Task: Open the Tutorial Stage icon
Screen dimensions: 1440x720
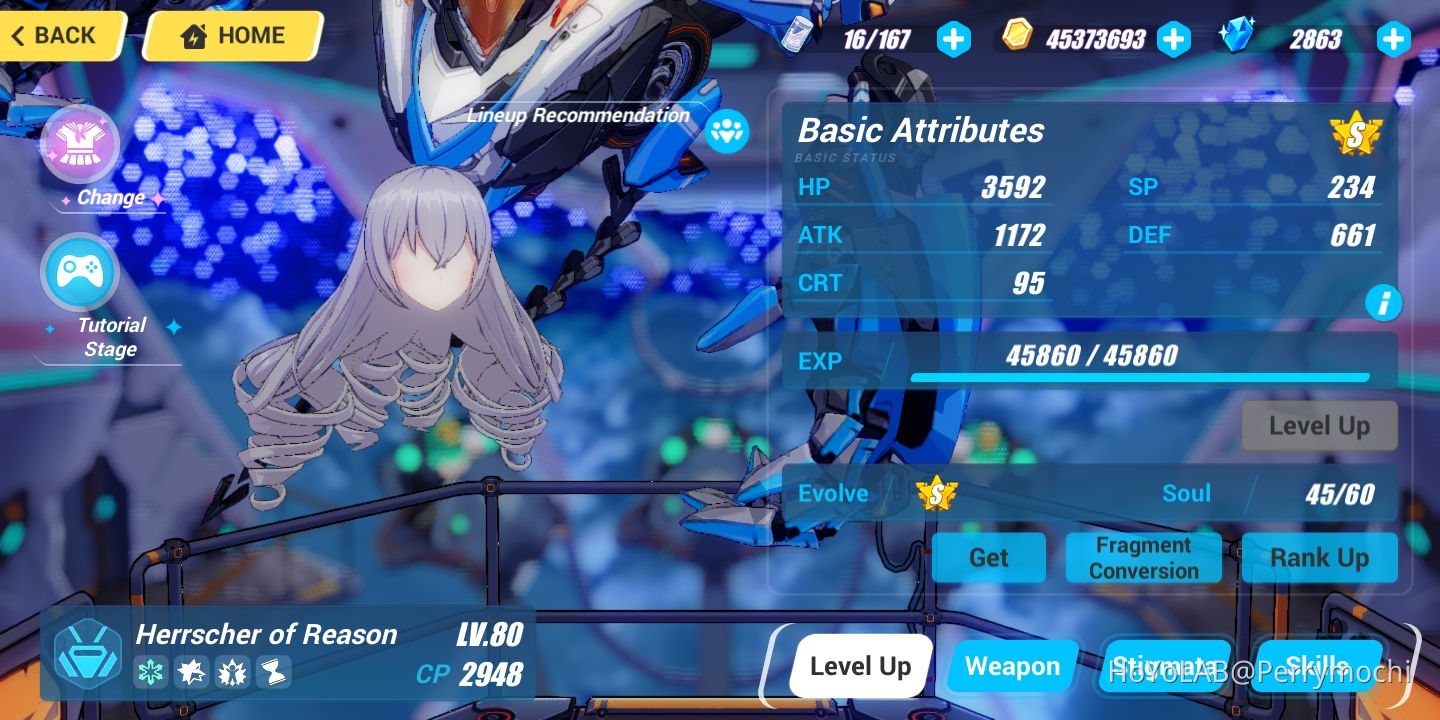Action: click(x=80, y=271)
